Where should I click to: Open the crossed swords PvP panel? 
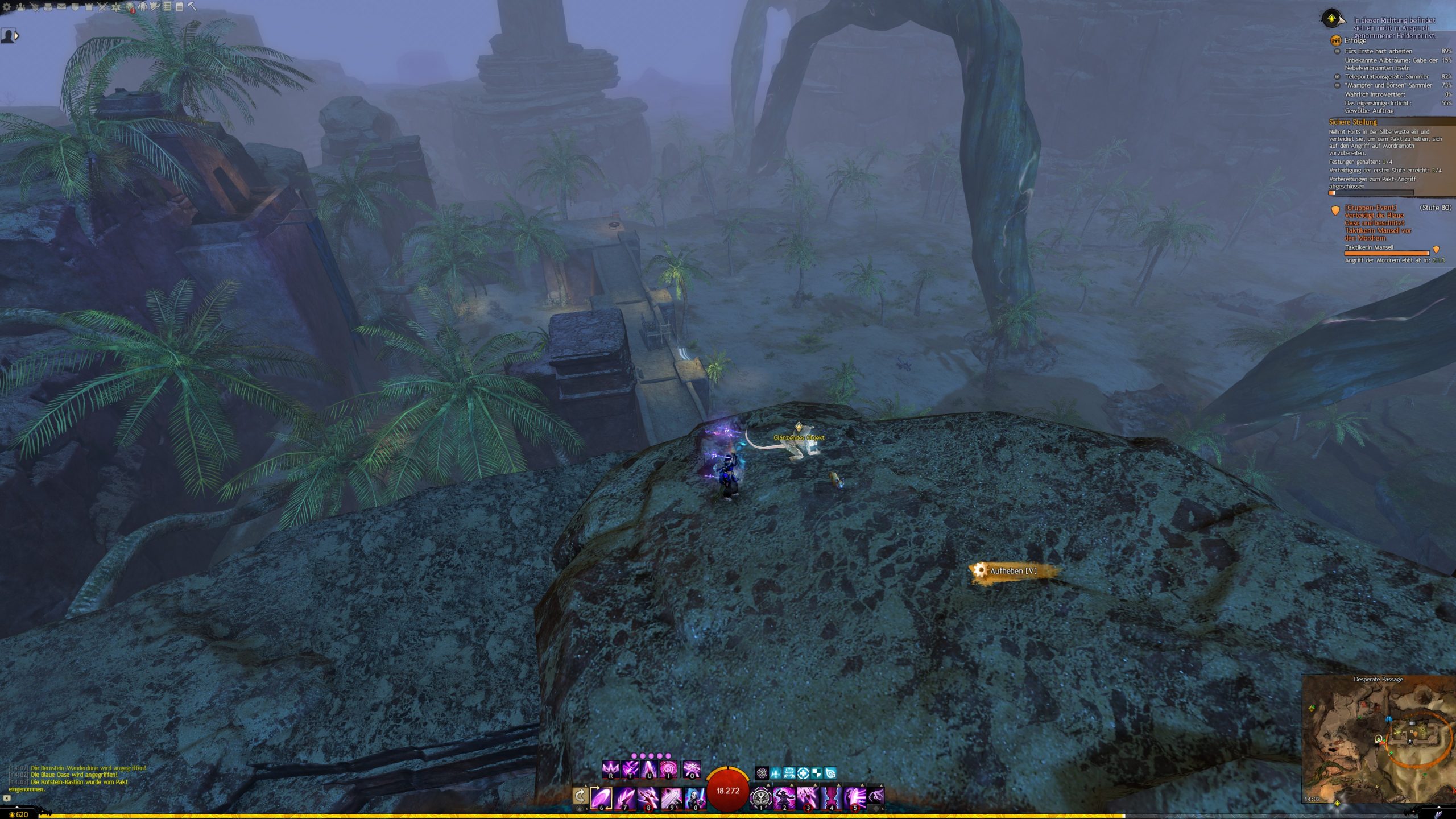point(102,7)
